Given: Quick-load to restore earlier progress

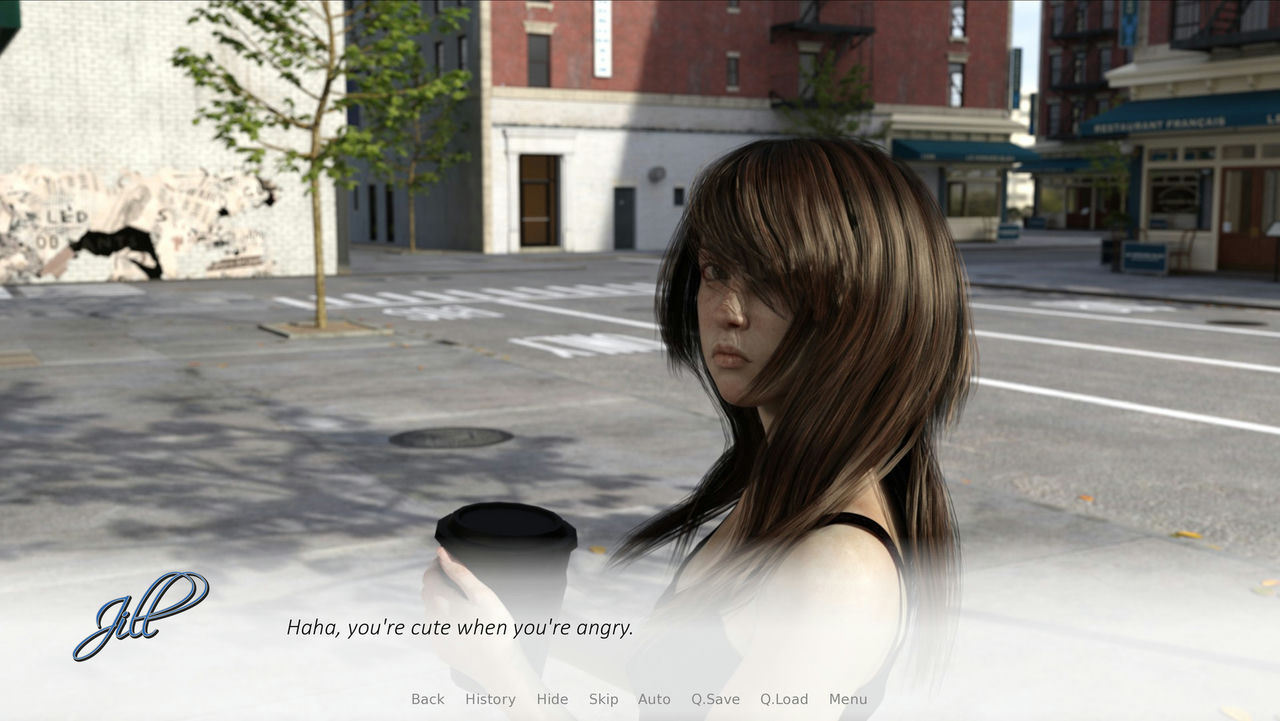Looking at the screenshot, I should click(786, 699).
